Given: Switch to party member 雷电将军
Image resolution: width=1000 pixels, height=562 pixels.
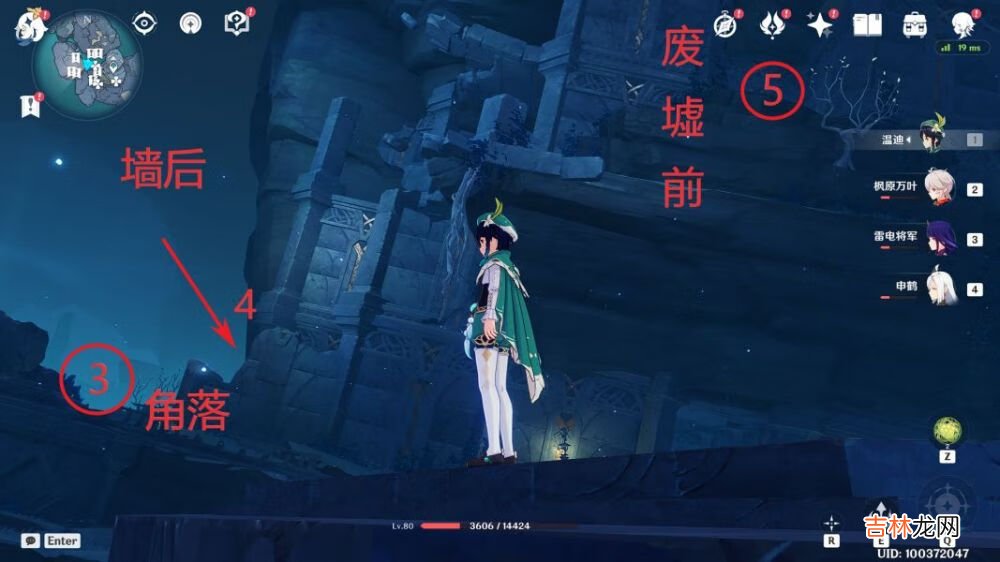Looking at the screenshot, I should pyautogui.click(x=938, y=239).
